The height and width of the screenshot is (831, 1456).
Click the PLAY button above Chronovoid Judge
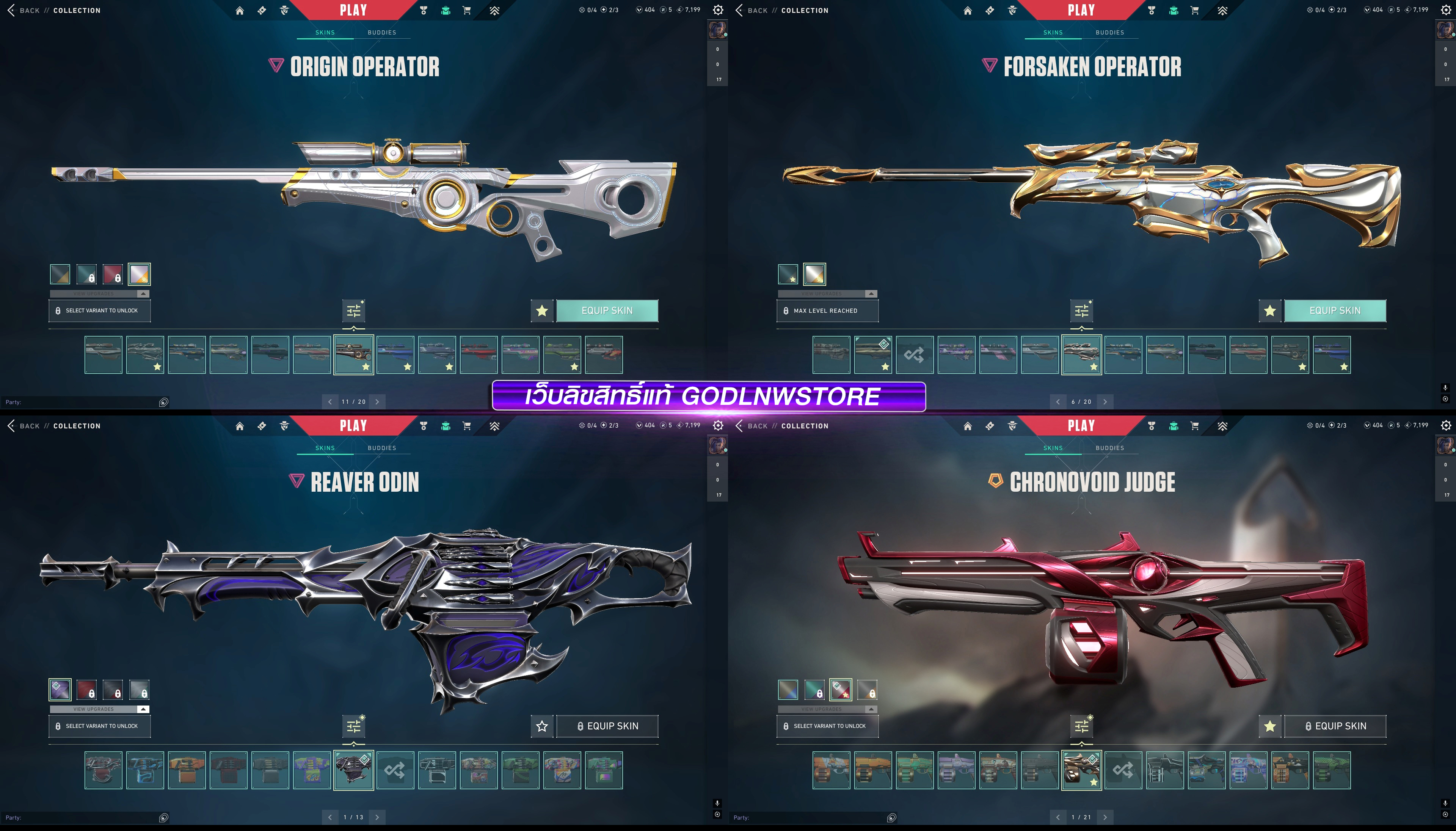[1081, 426]
